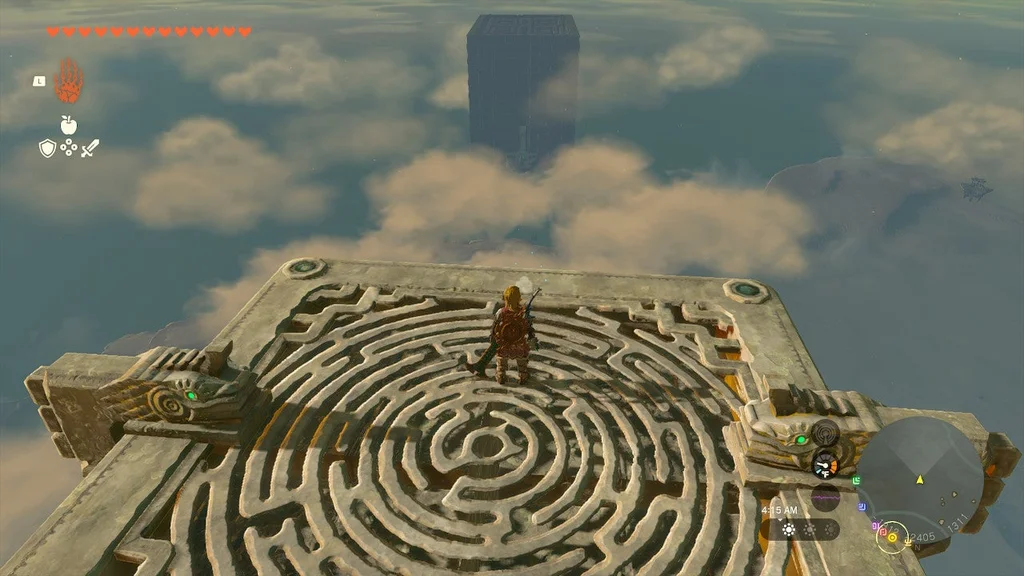Activate the red Ultrahand ability icon
This screenshot has height=576, width=1024.
(68, 81)
